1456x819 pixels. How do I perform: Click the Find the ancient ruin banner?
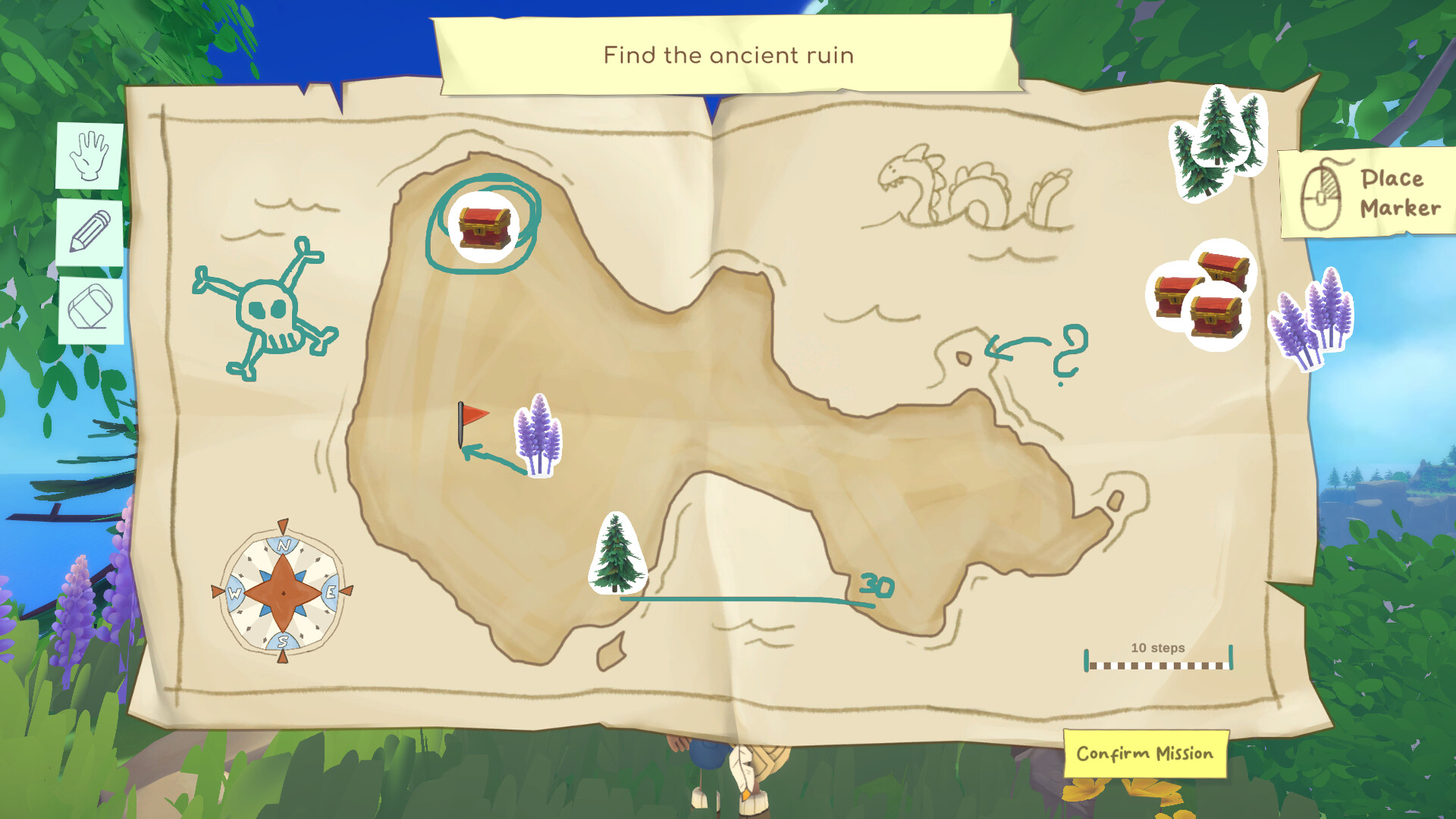coord(728,55)
